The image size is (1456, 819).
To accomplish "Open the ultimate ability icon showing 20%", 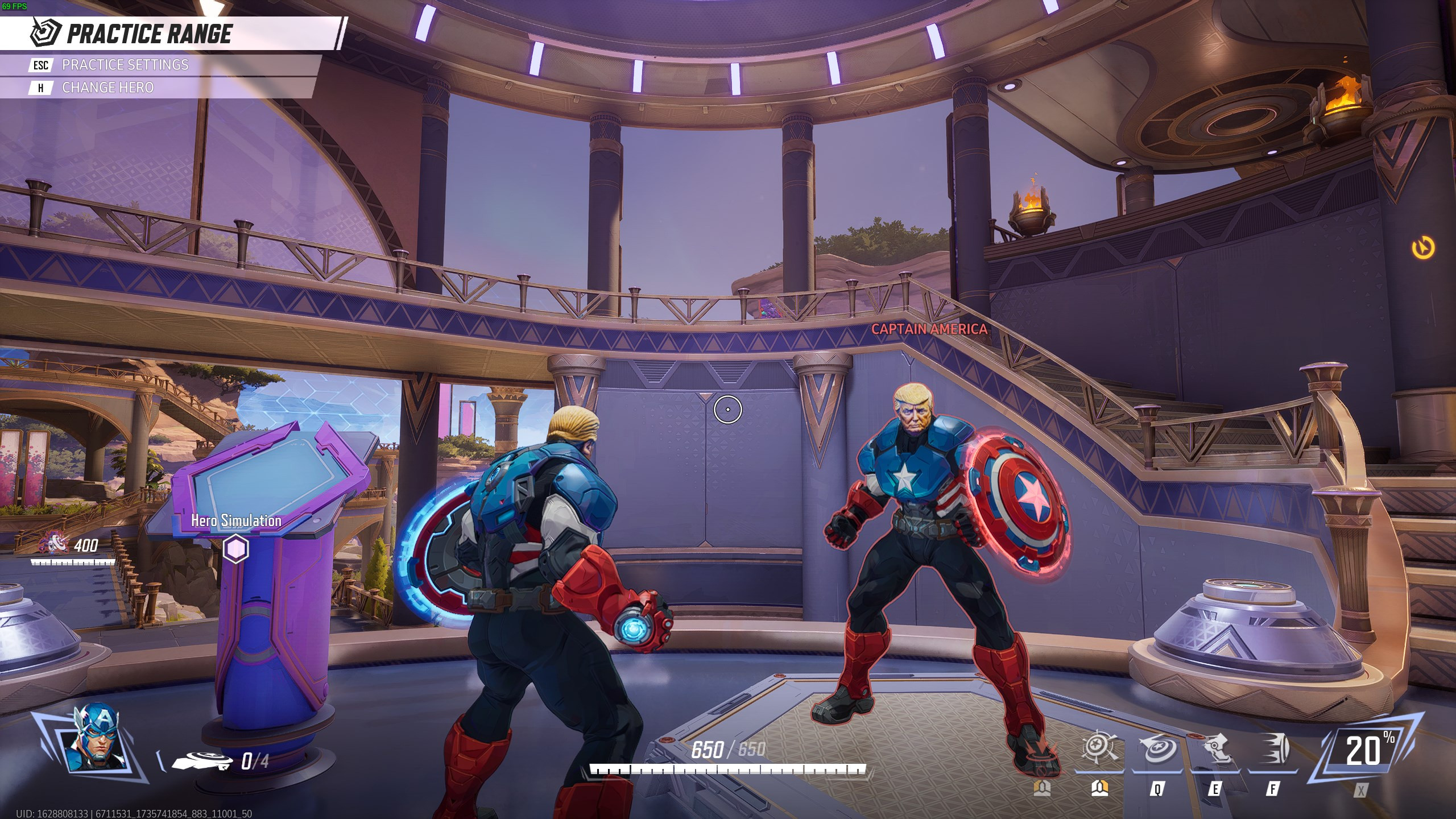I will coord(1365,747).
